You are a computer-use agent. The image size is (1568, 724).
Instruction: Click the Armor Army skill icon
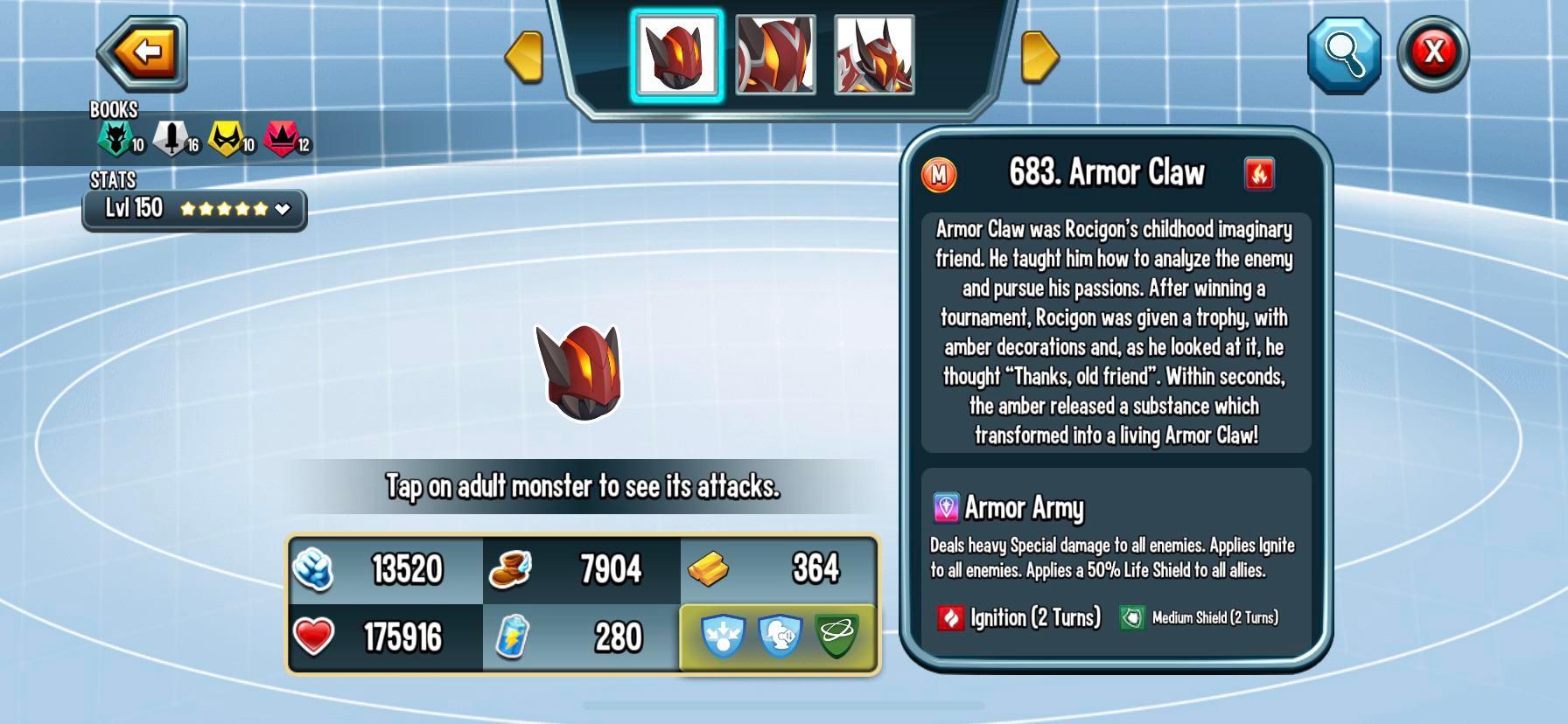pyautogui.click(x=945, y=508)
